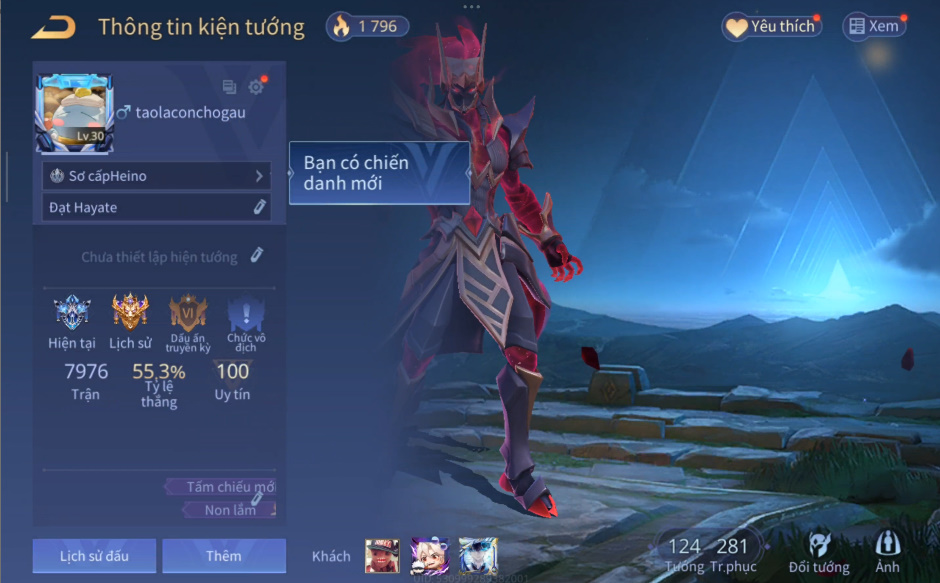Click the Thêm button
Viewport: 940px width, 583px height.
[x=224, y=556]
